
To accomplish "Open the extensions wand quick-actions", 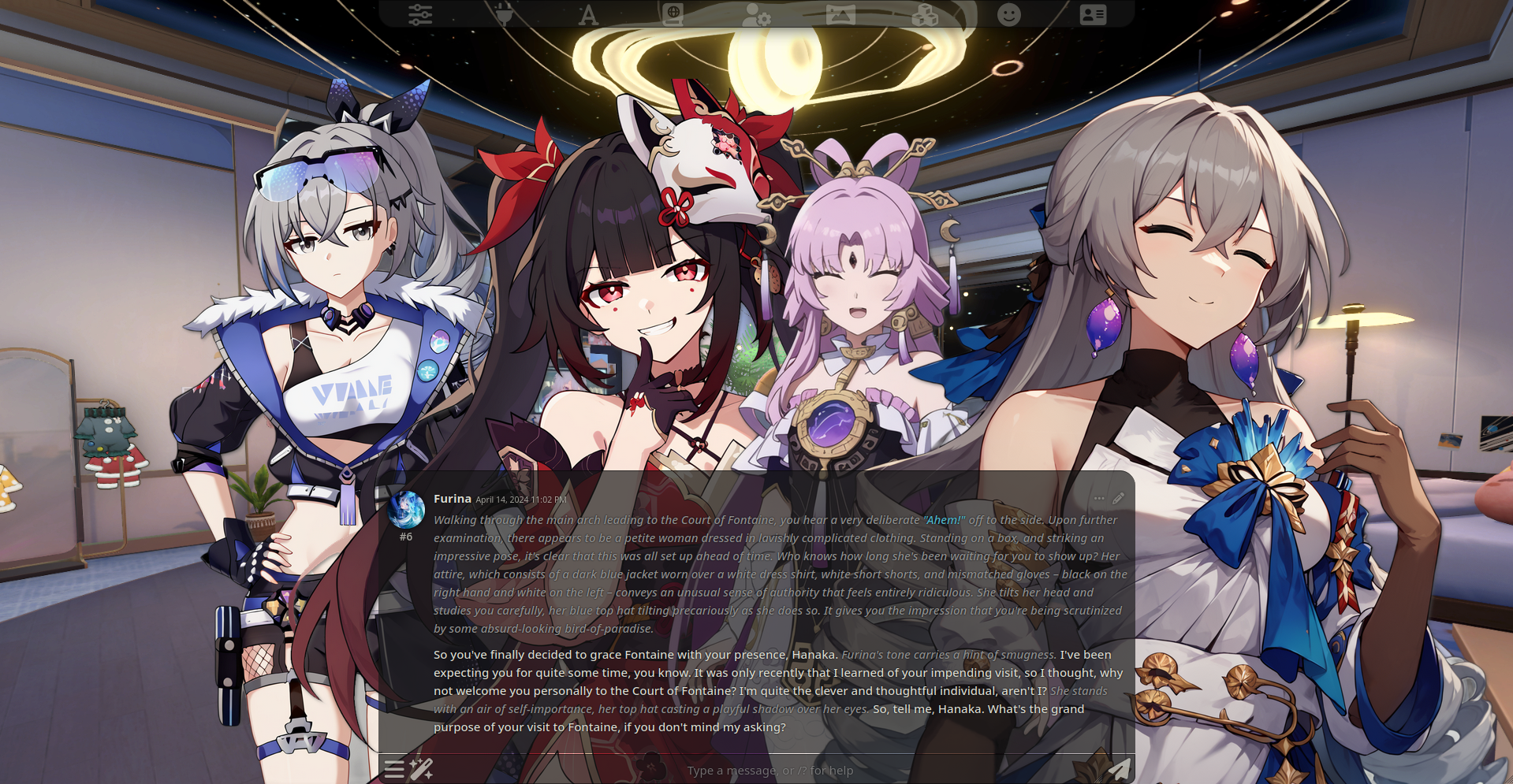I will coord(422,770).
